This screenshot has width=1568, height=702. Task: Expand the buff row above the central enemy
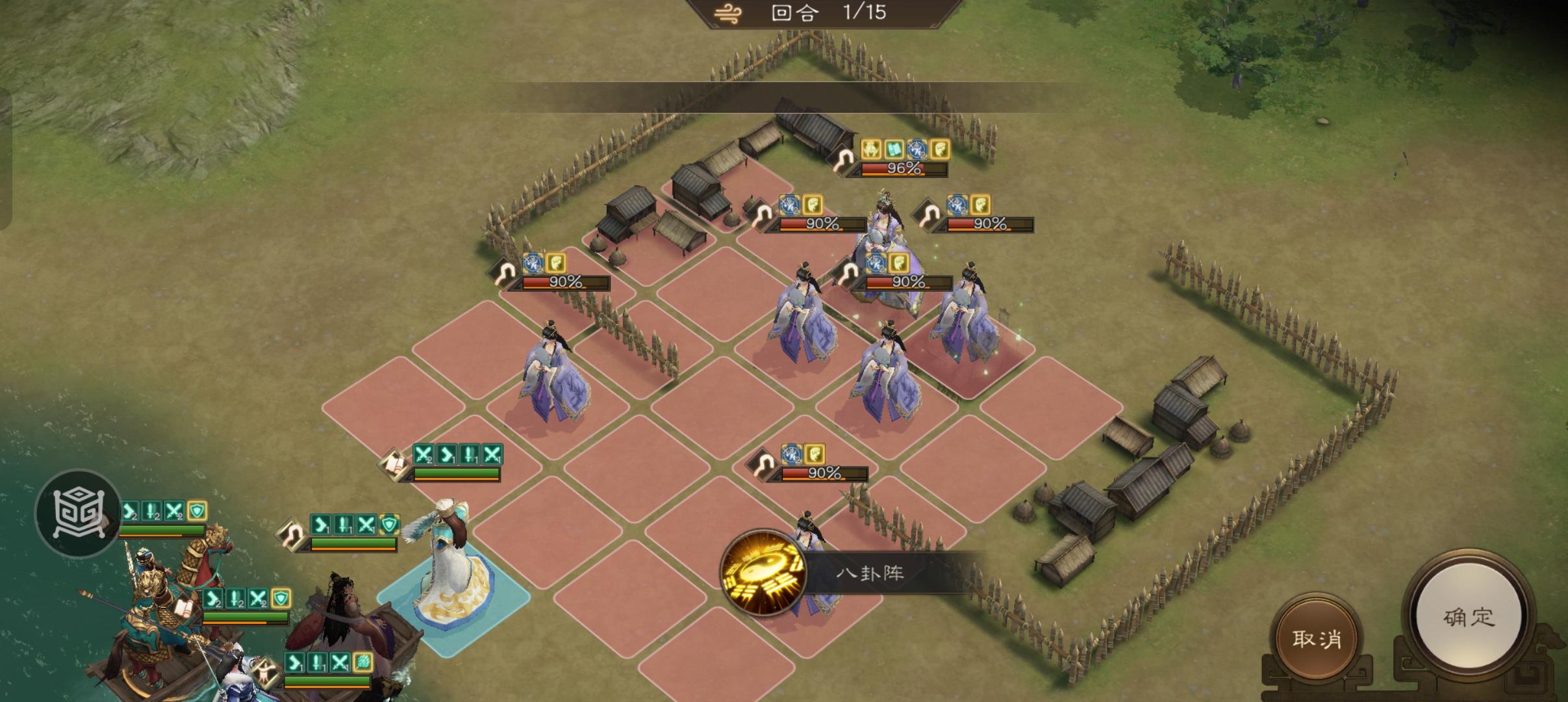point(887,263)
